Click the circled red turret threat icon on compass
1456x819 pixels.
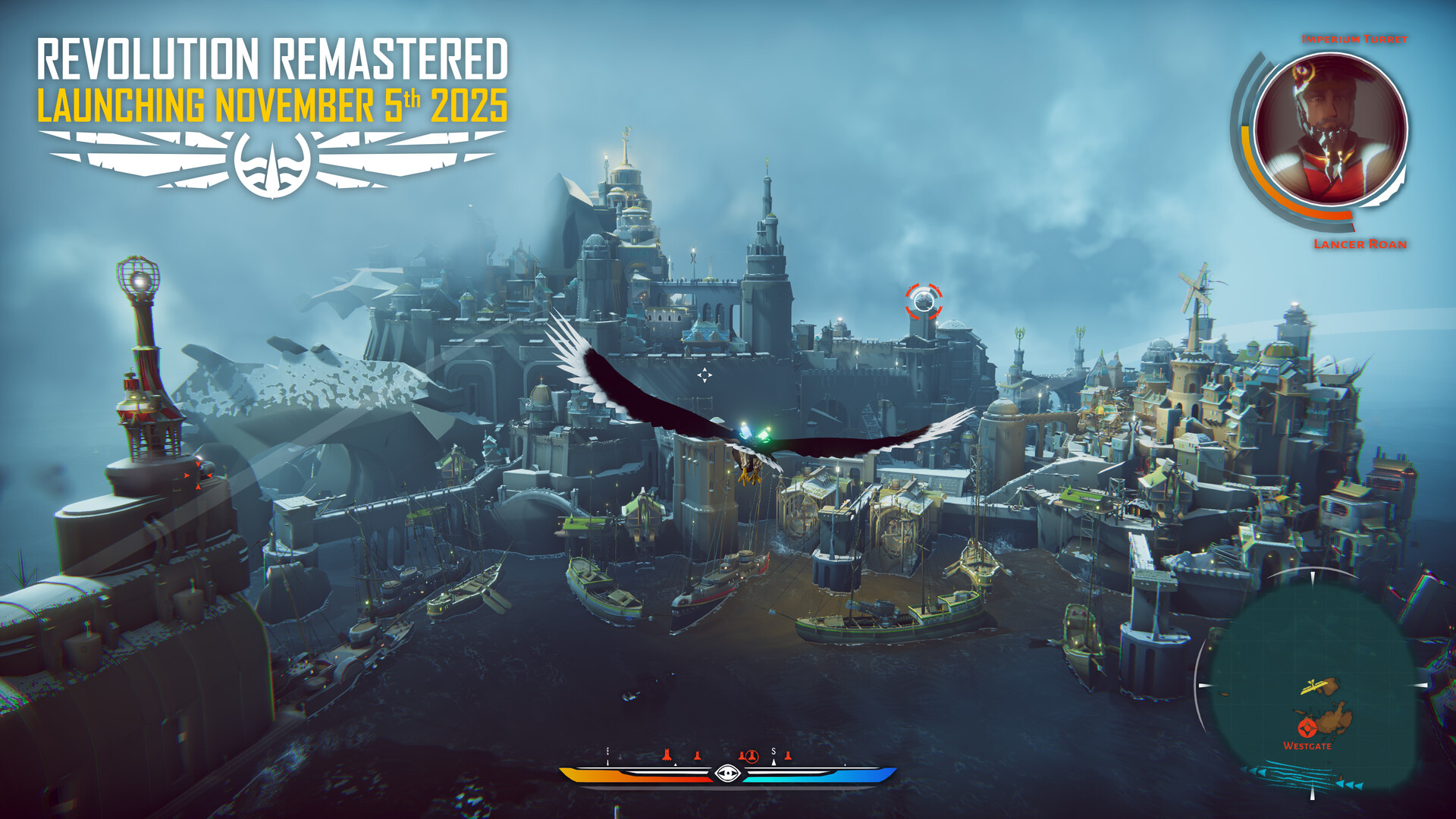[x=752, y=755]
